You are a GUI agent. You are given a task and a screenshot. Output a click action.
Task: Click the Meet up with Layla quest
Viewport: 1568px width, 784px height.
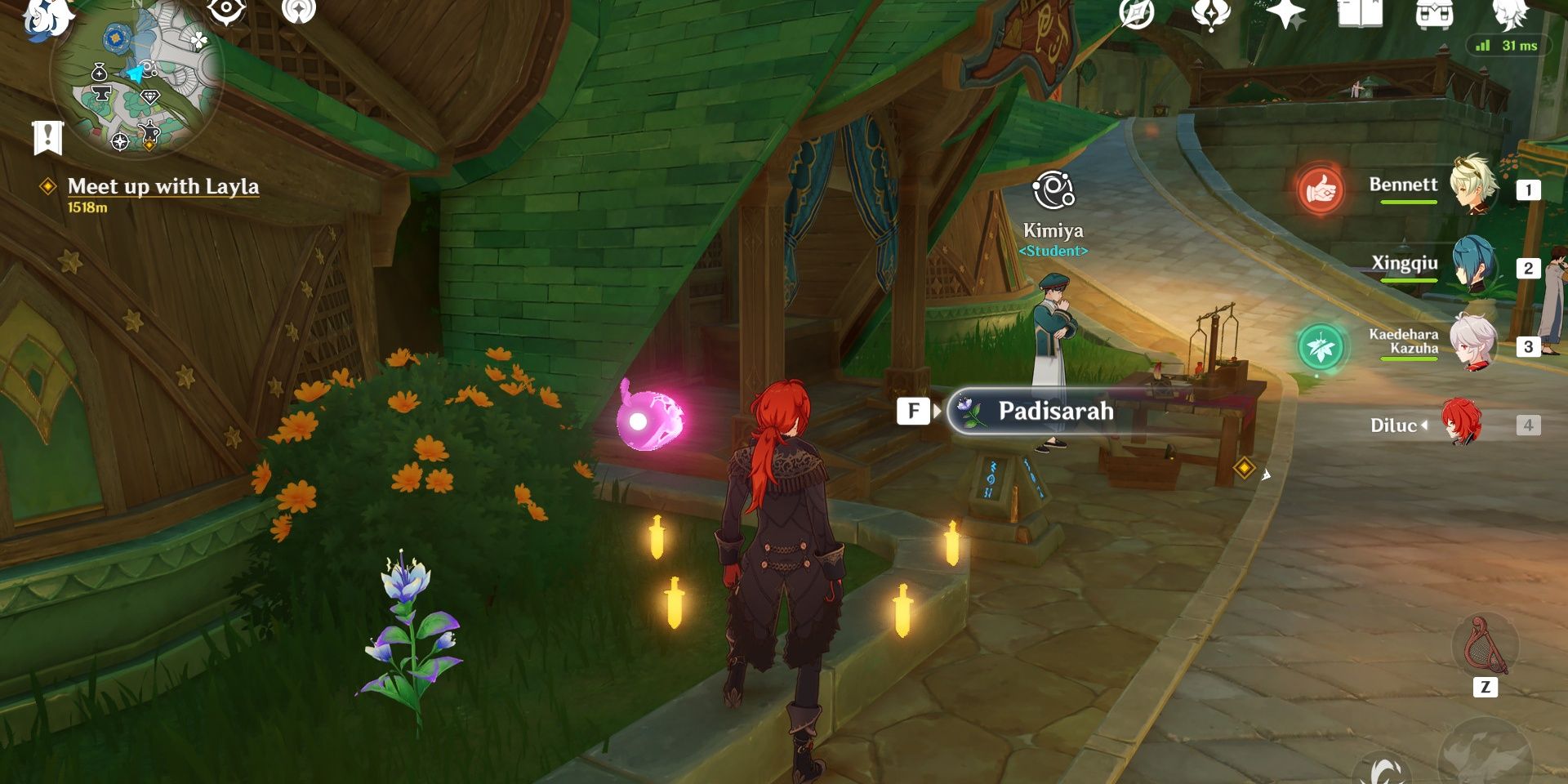(163, 186)
